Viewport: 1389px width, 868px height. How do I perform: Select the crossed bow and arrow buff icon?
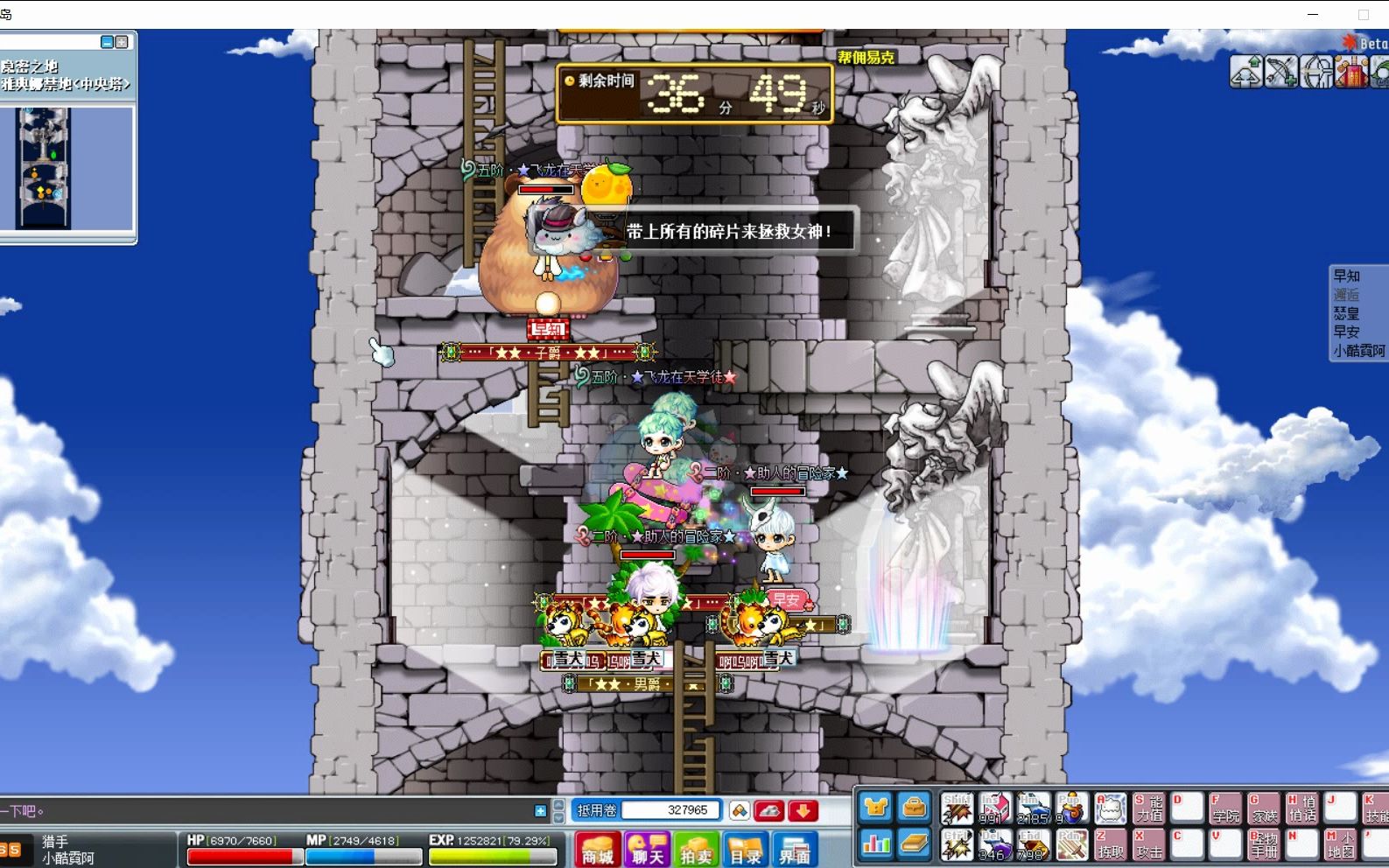pyautogui.click(x=1280, y=72)
